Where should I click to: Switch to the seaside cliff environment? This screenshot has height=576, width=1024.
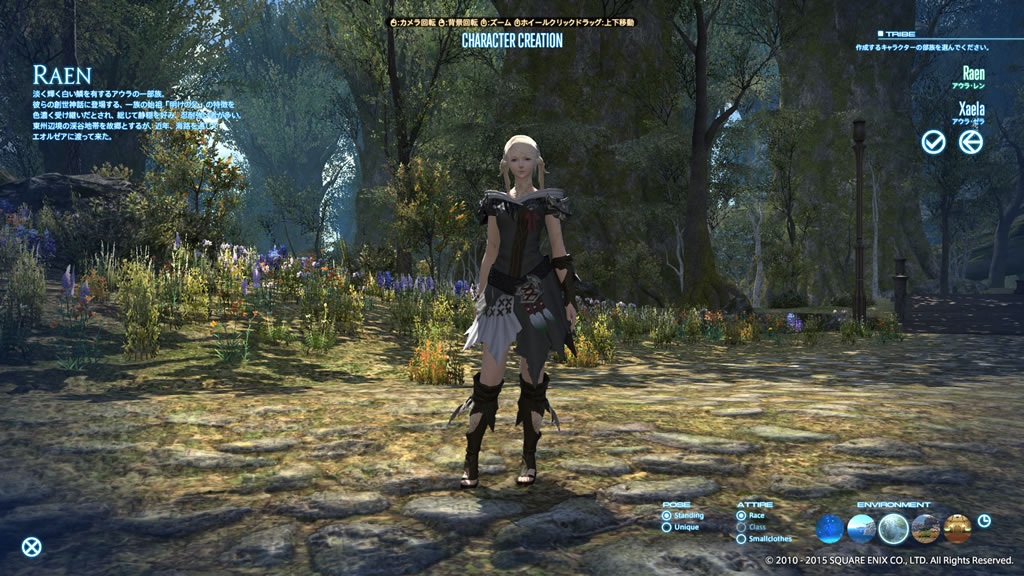click(862, 528)
